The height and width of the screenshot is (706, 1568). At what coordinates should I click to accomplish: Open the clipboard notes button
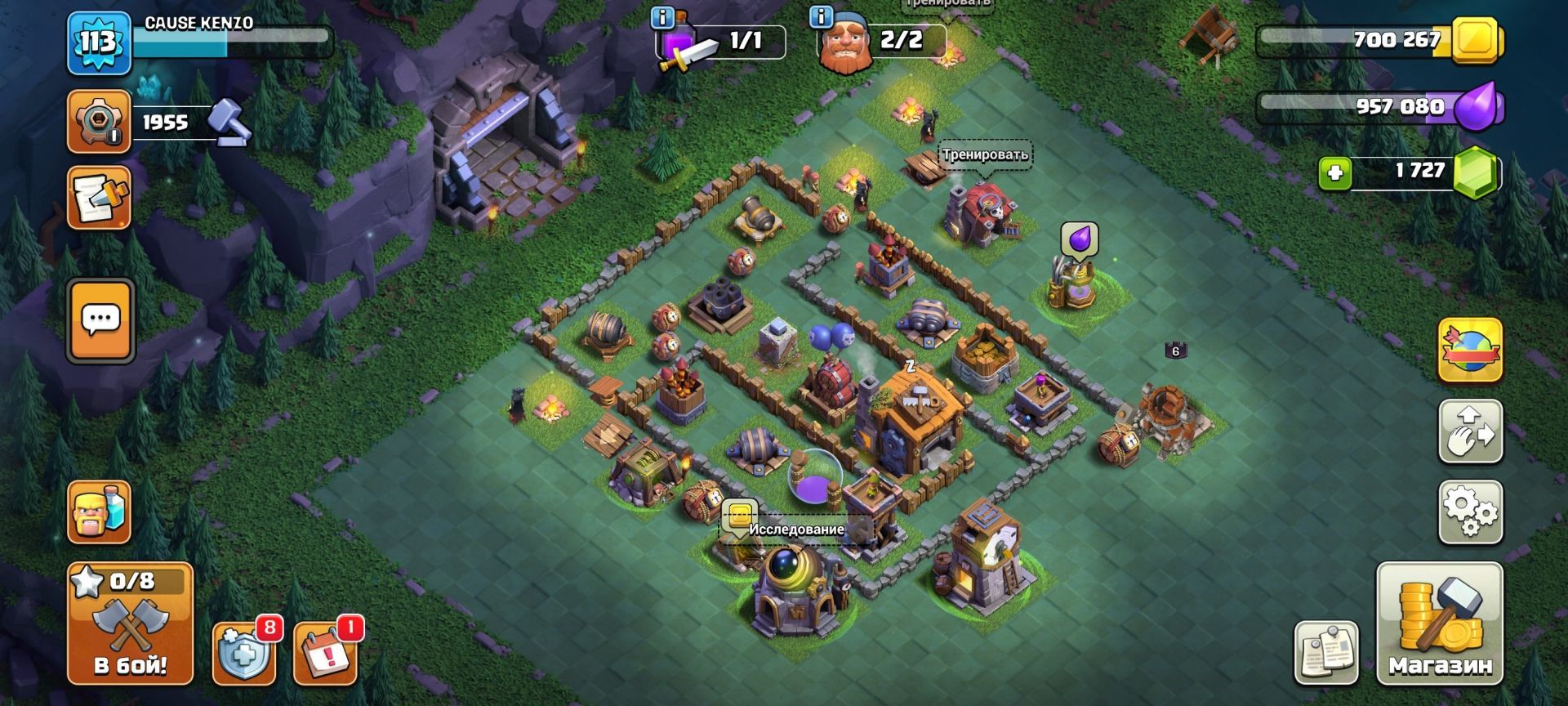click(x=1326, y=652)
